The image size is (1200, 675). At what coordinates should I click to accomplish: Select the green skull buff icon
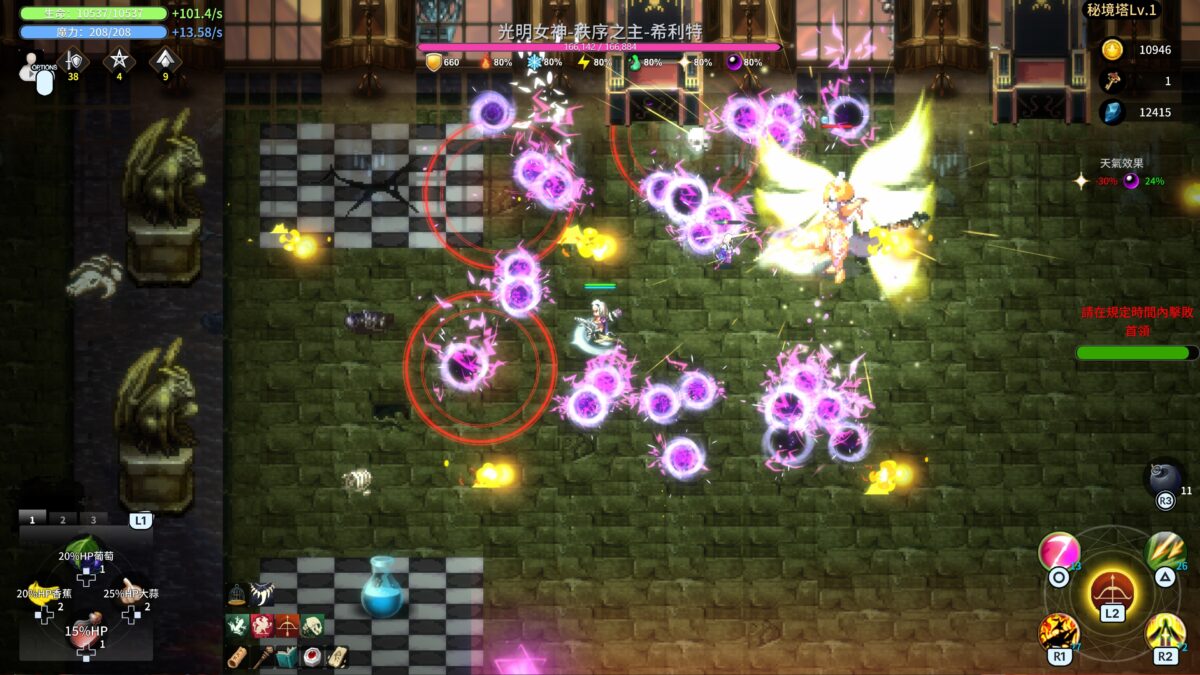313,626
